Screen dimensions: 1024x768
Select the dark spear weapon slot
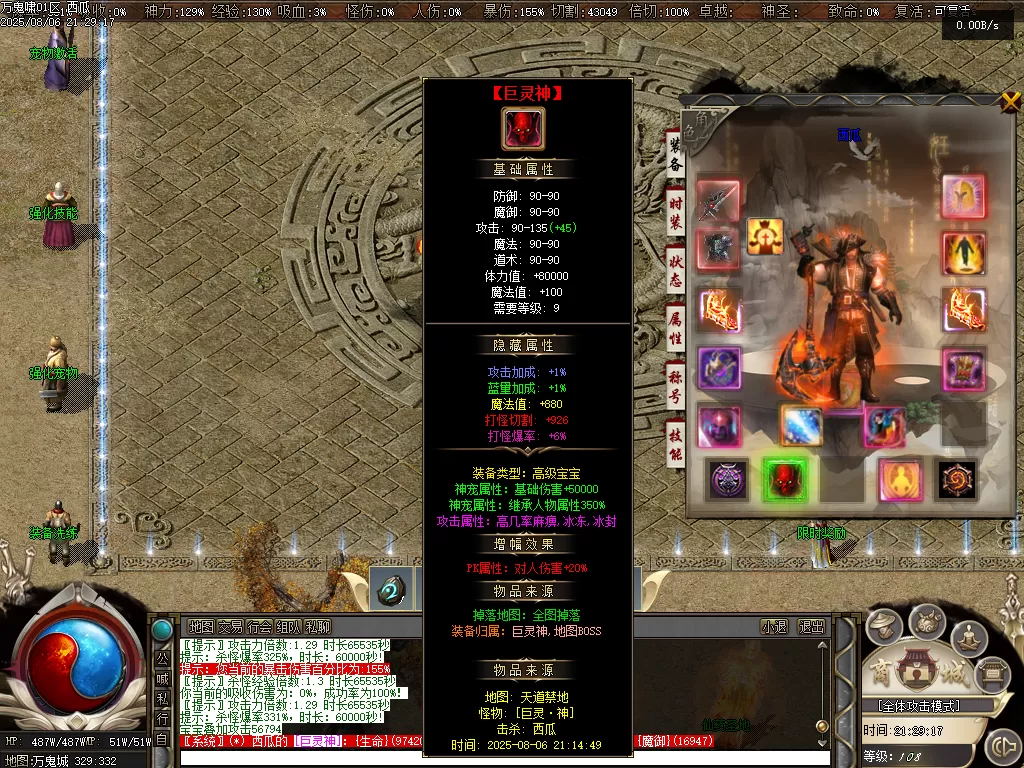(x=718, y=201)
